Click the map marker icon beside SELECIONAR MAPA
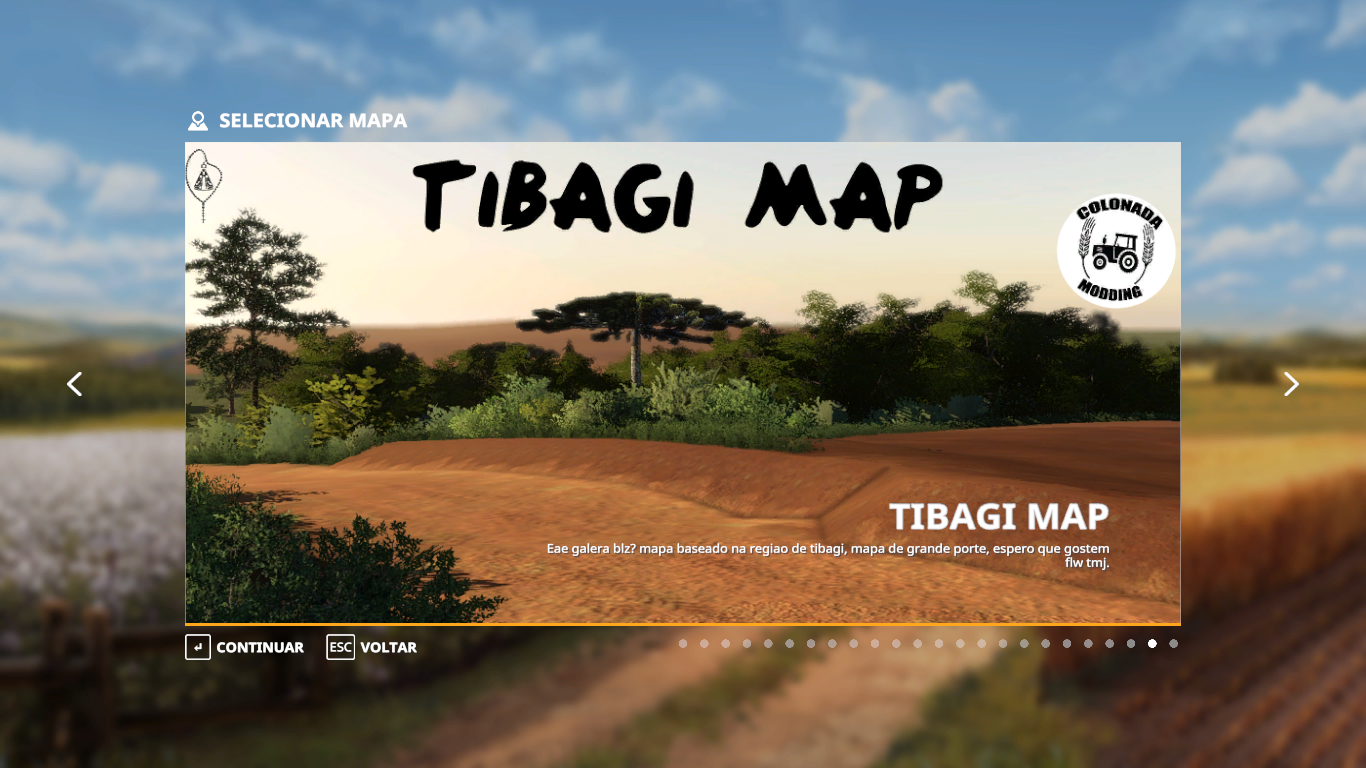1366x768 pixels. tap(196, 121)
